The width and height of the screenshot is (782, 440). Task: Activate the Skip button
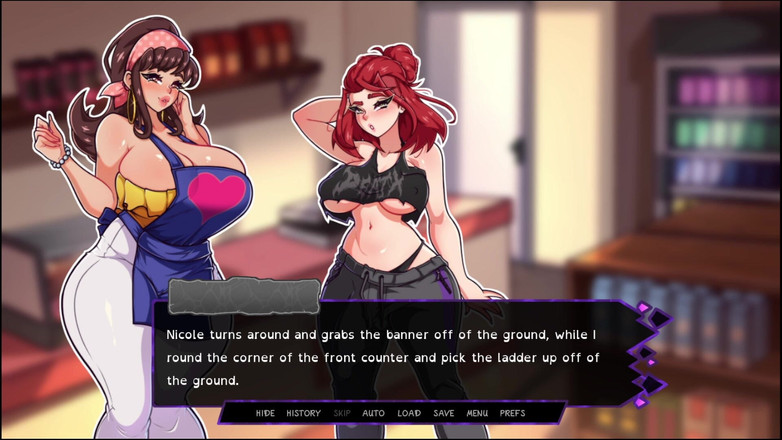coord(342,413)
